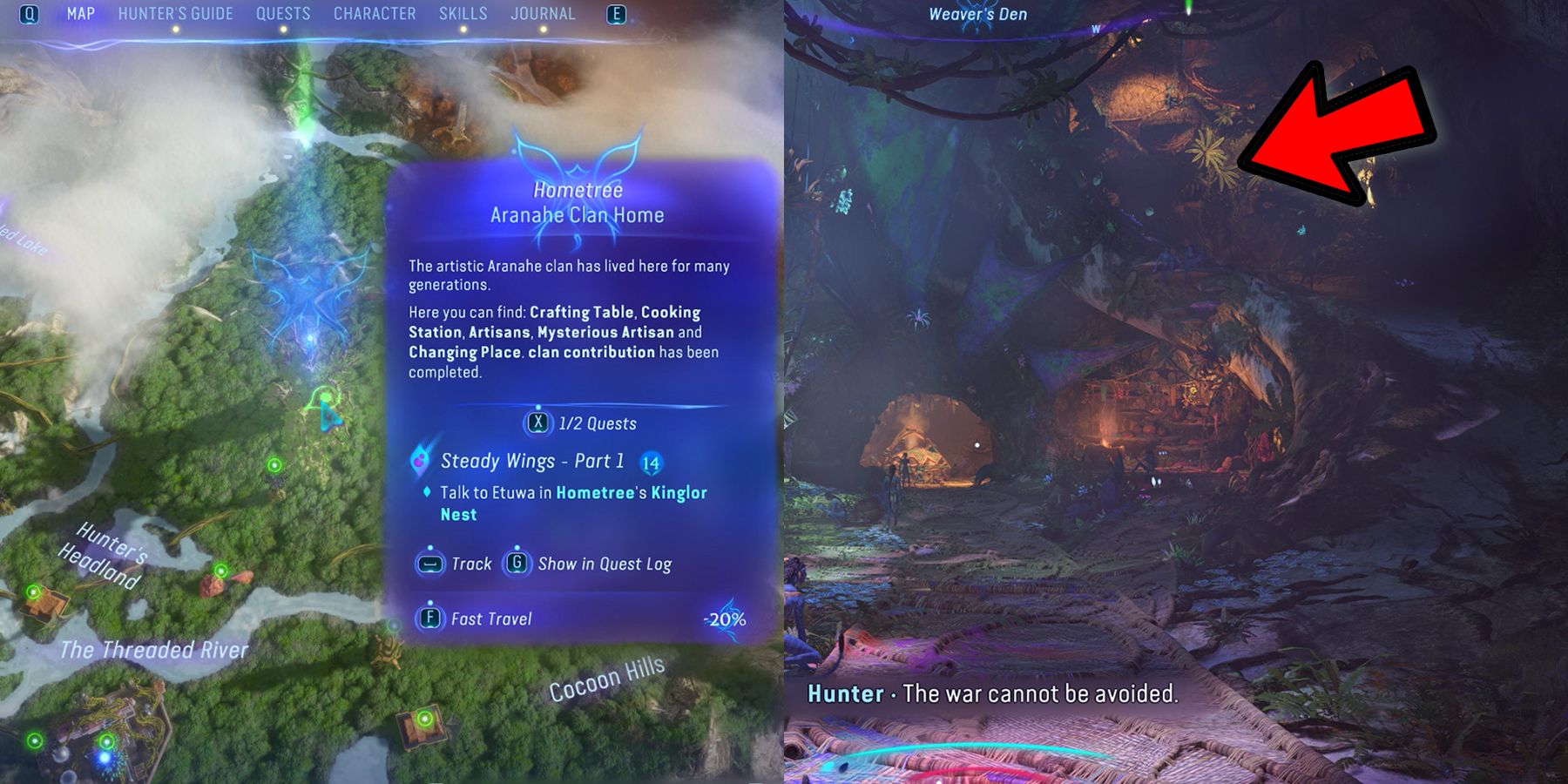The image size is (1568, 784).
Task: Click the X key prompt next to 1/2 Quests
Action: click(x=540, y=424)
